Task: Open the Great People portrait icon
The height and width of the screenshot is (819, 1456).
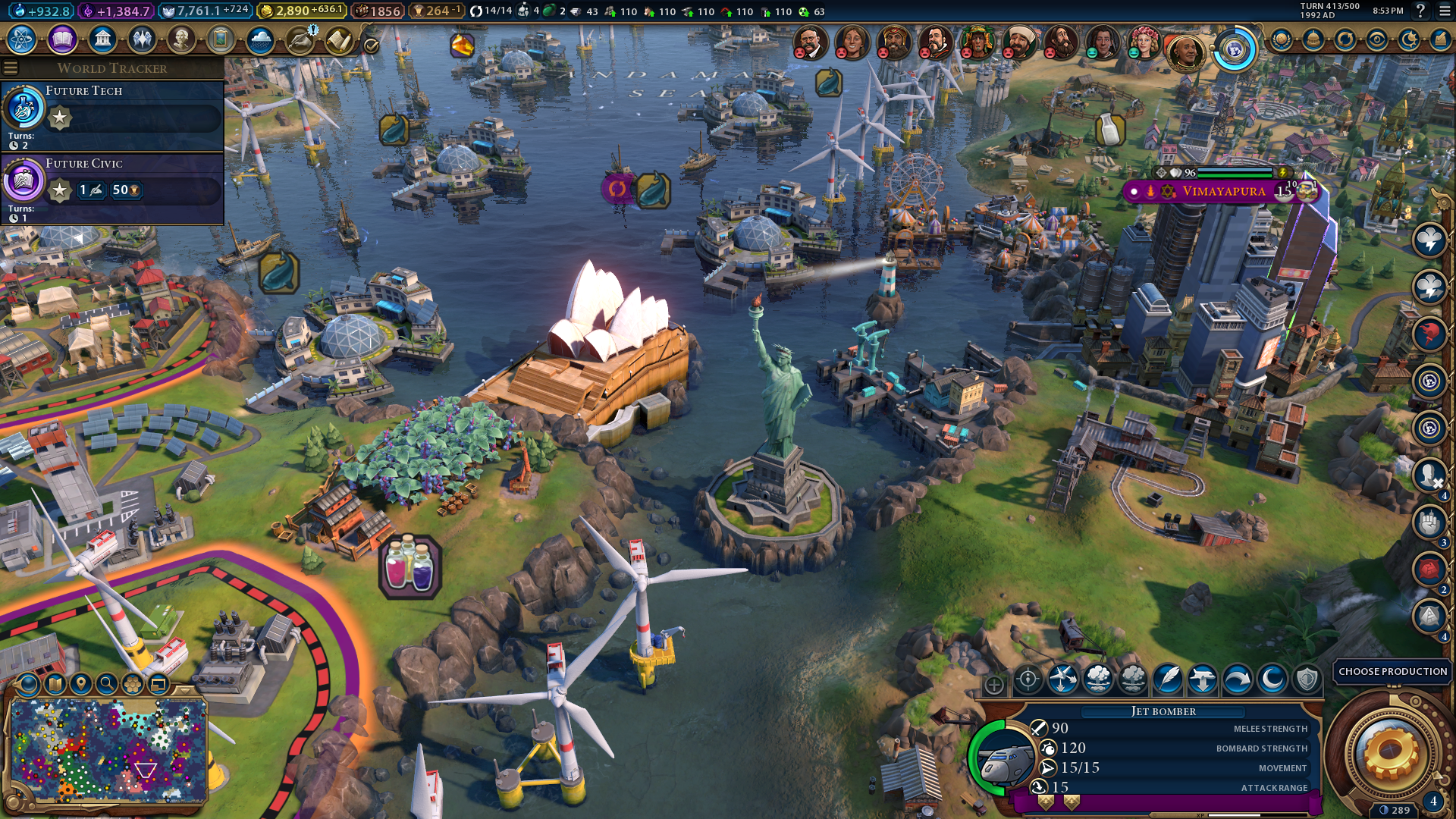Action: tap(181, 39)
